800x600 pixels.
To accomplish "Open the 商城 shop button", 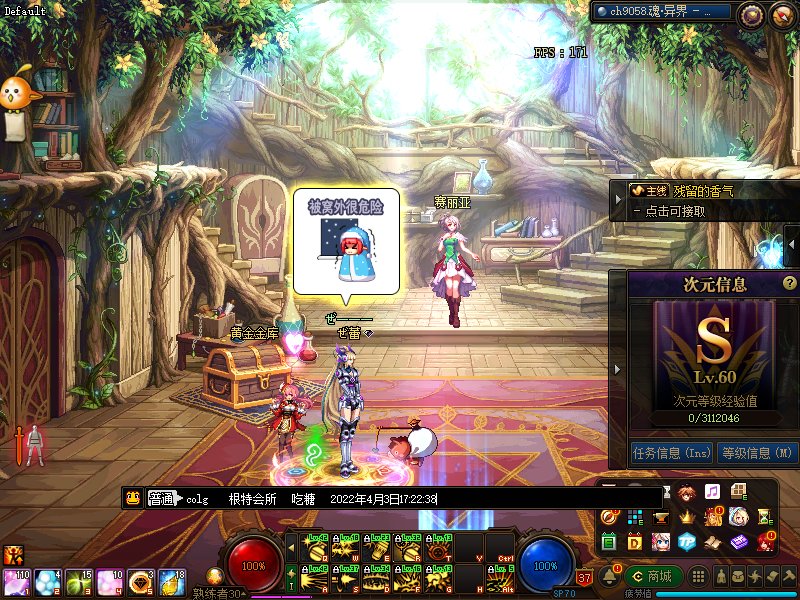I will [652, 576].
